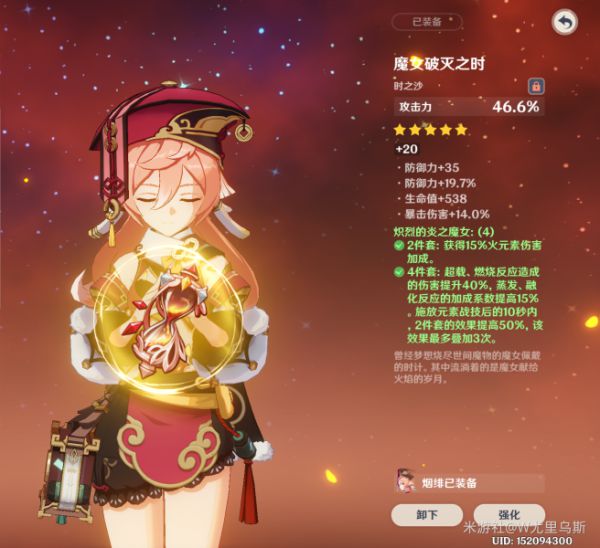The height and width of the screenshot is (548, 600).
Task: Click the 卸下 unequip button
Action: 427,515
